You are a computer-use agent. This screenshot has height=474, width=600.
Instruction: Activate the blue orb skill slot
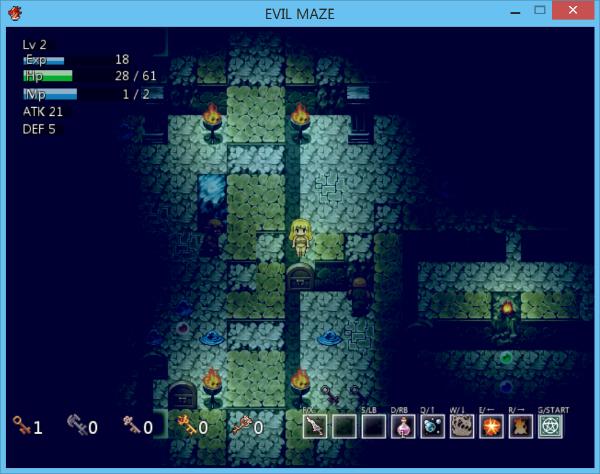click(x=433, y=427)
